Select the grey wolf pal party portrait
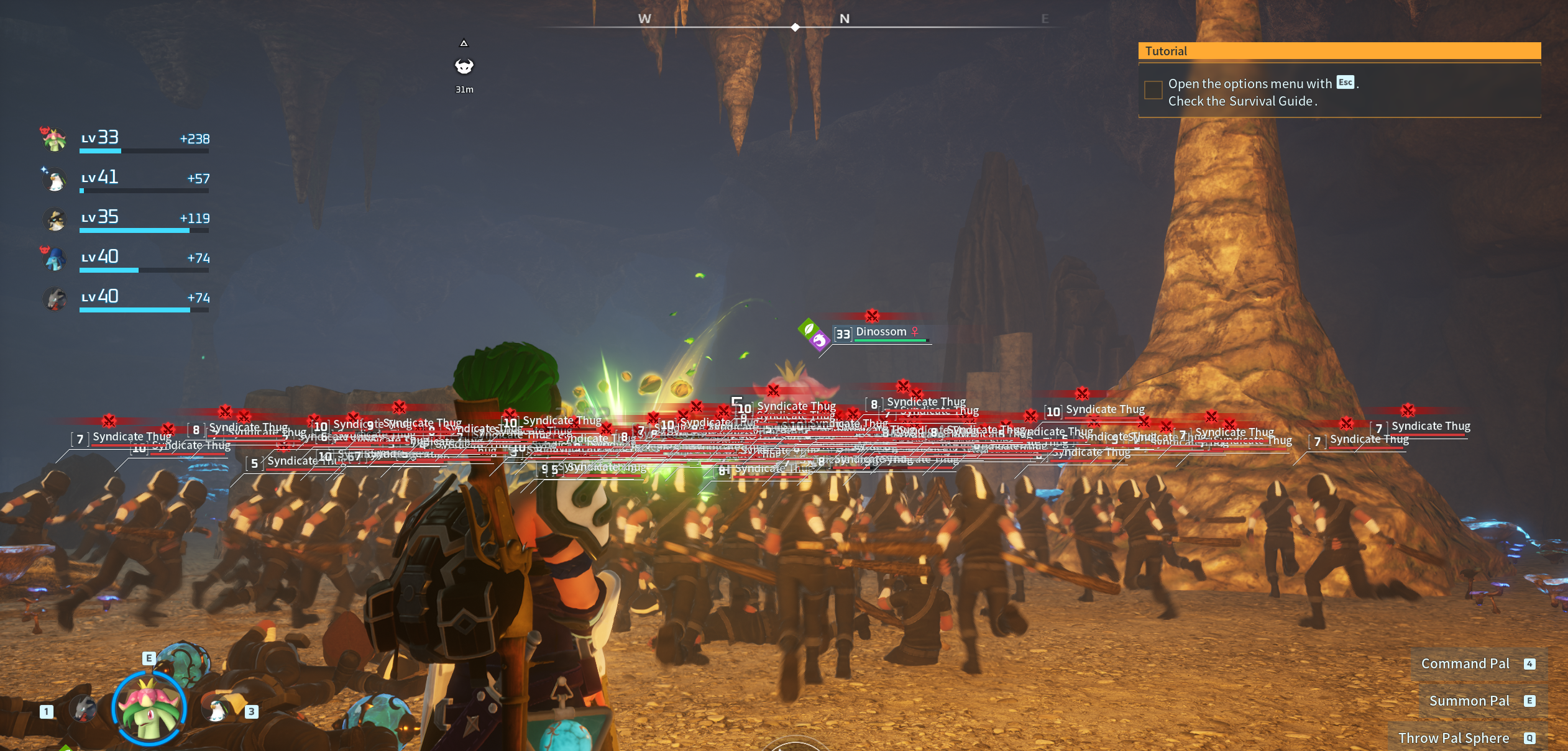The width and height of the screenshot is (1568, 751). tap(55, 299)
